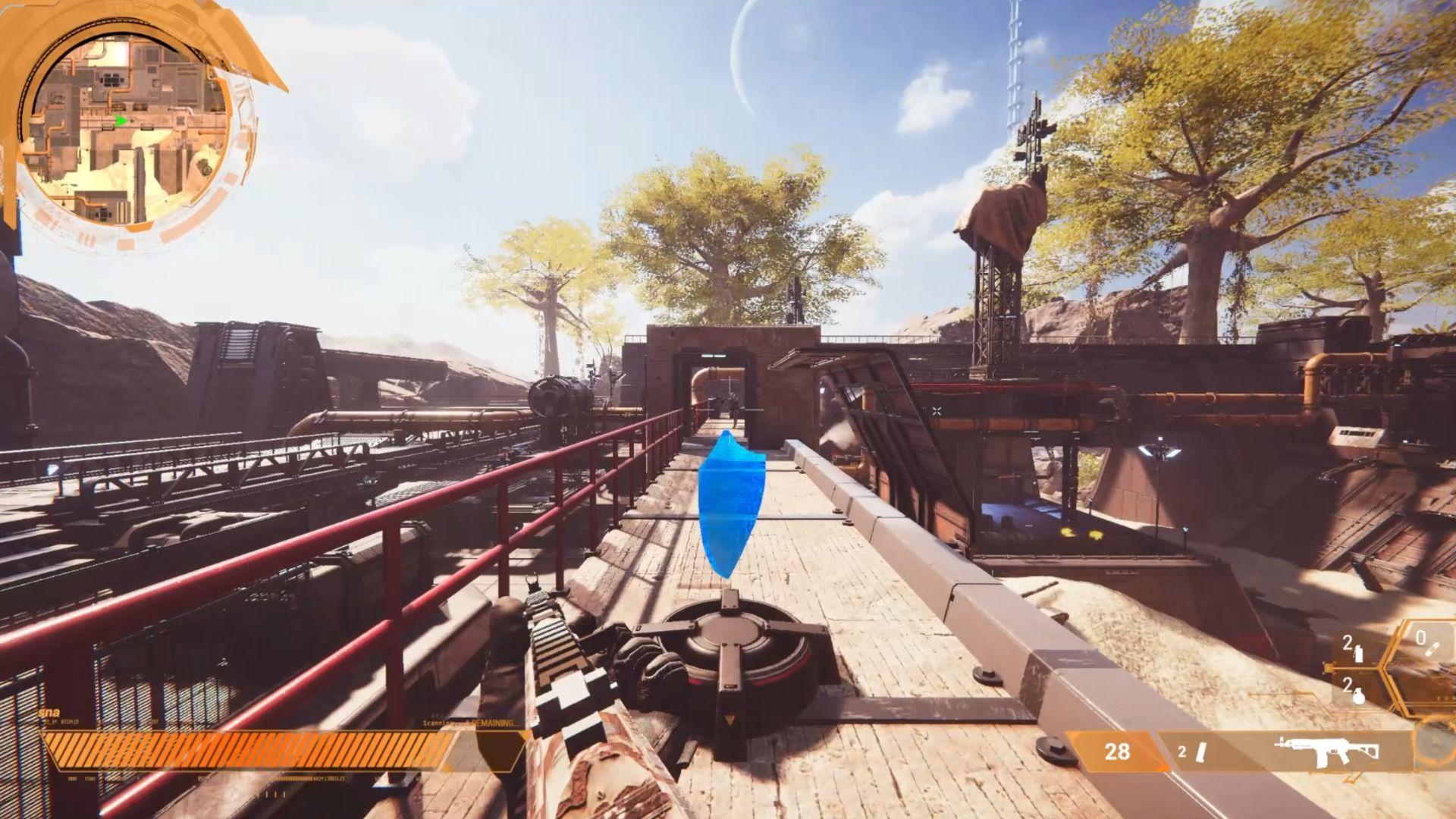This screenshot has height=819, width=1456.
Task: Choose the round frag grenade icon
Action: coord(1359,696)
